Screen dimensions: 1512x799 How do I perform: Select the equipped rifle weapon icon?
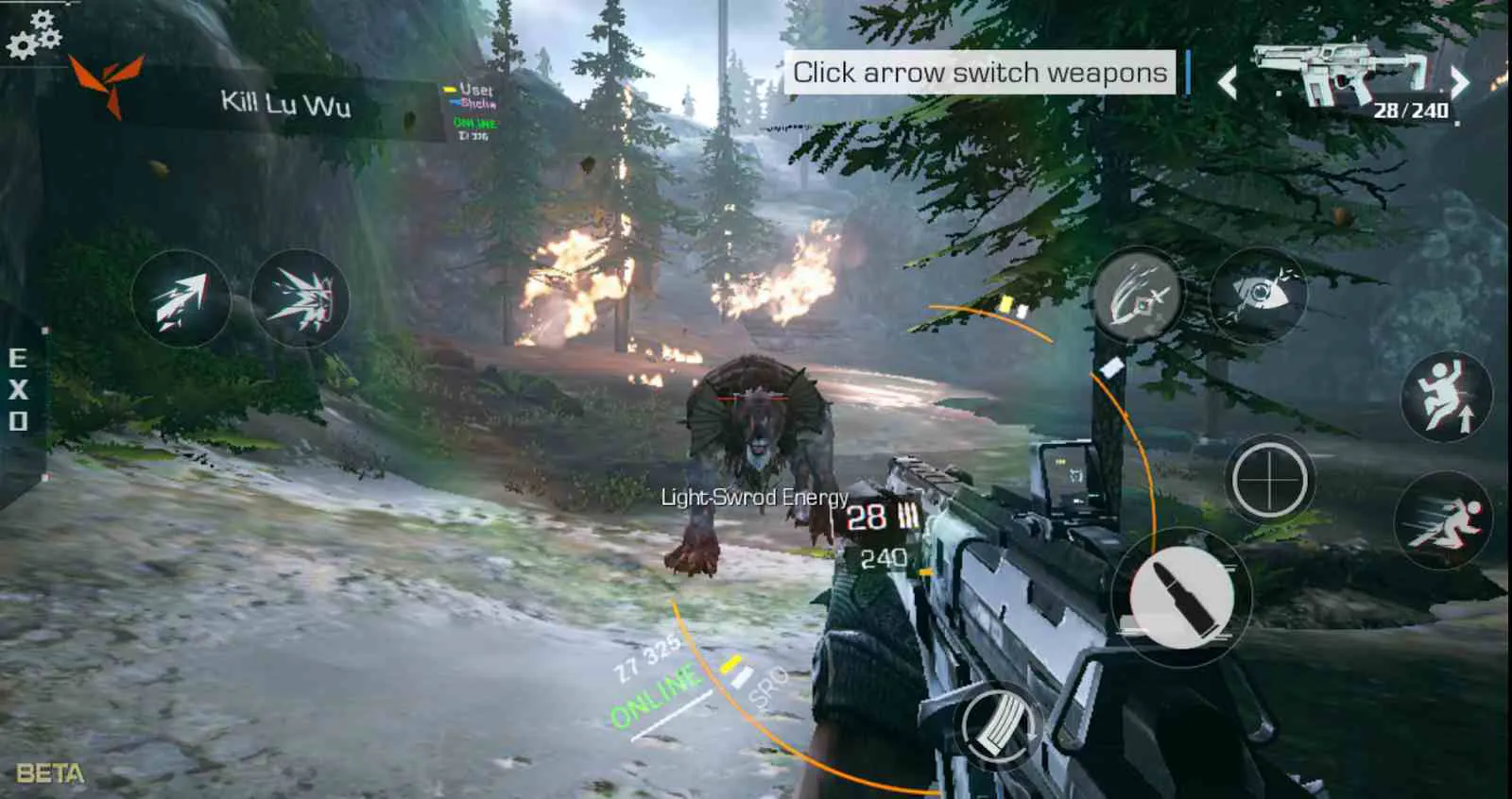1342,72
